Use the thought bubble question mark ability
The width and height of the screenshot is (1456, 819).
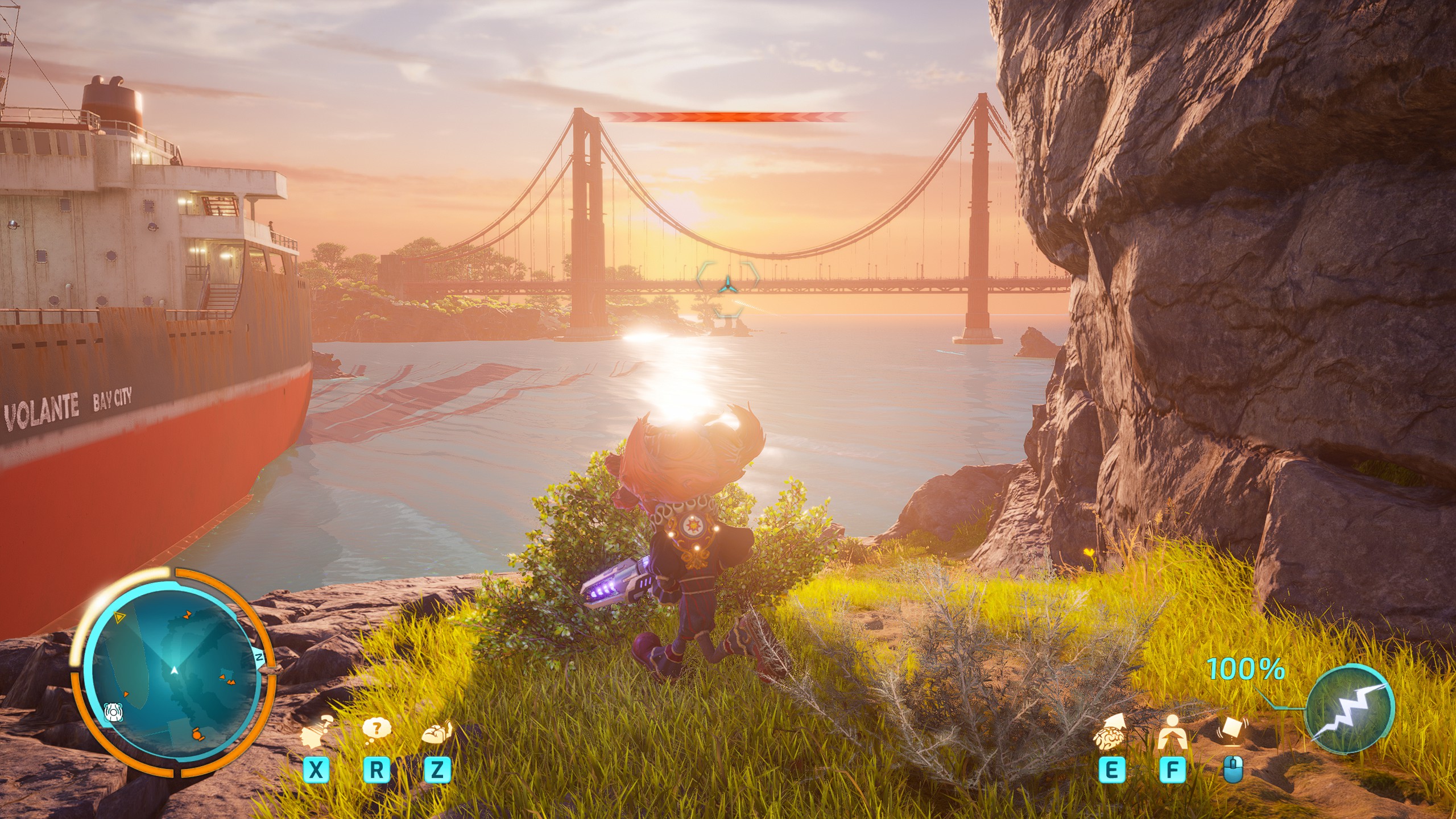coord(376,730)
